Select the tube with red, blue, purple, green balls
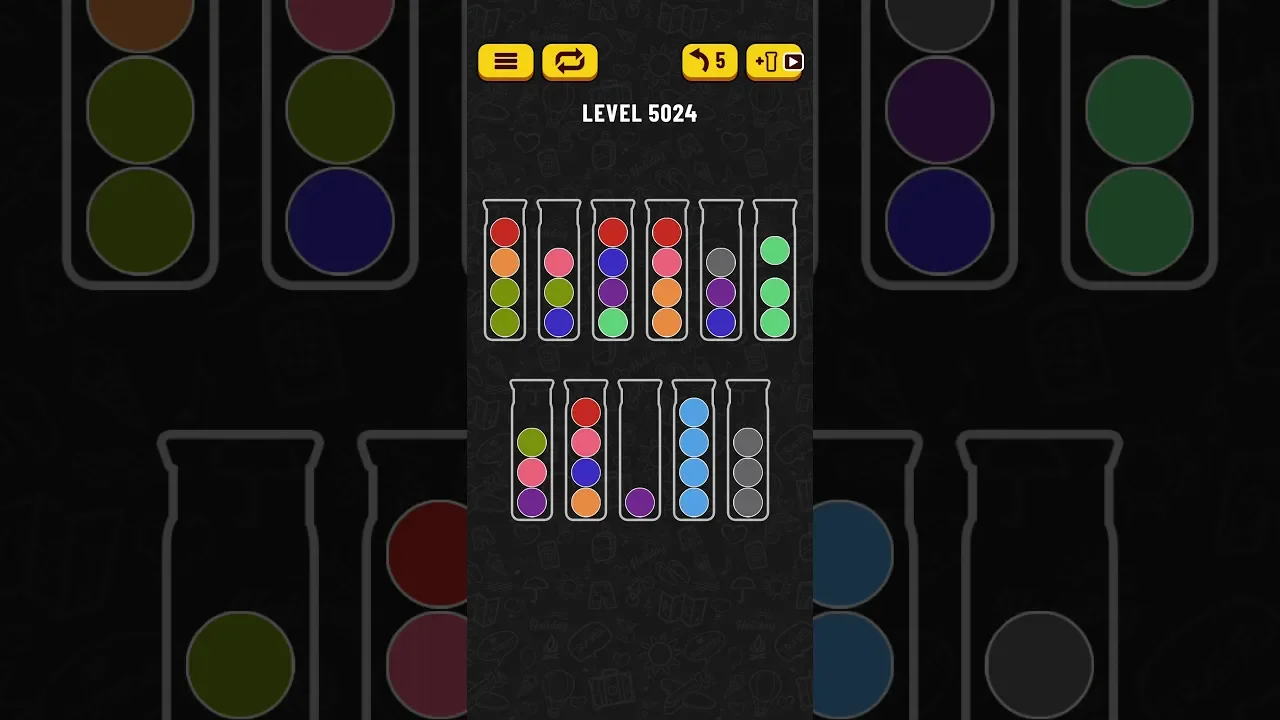The width and height of the screenshot is (1280, 720). tap(613, 272)
